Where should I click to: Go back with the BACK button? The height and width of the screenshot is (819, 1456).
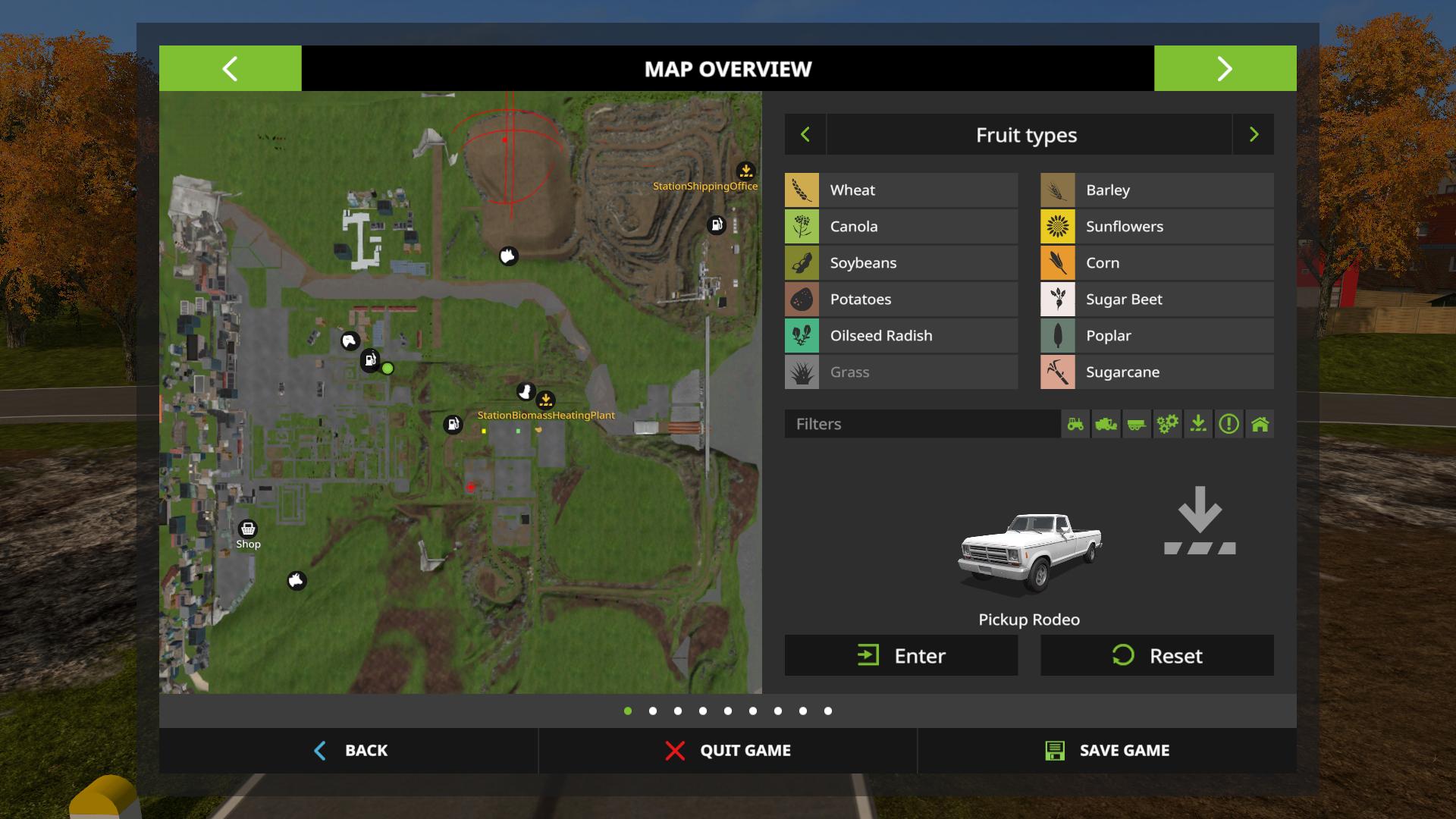pyautogui.click(x=350, y=751)
